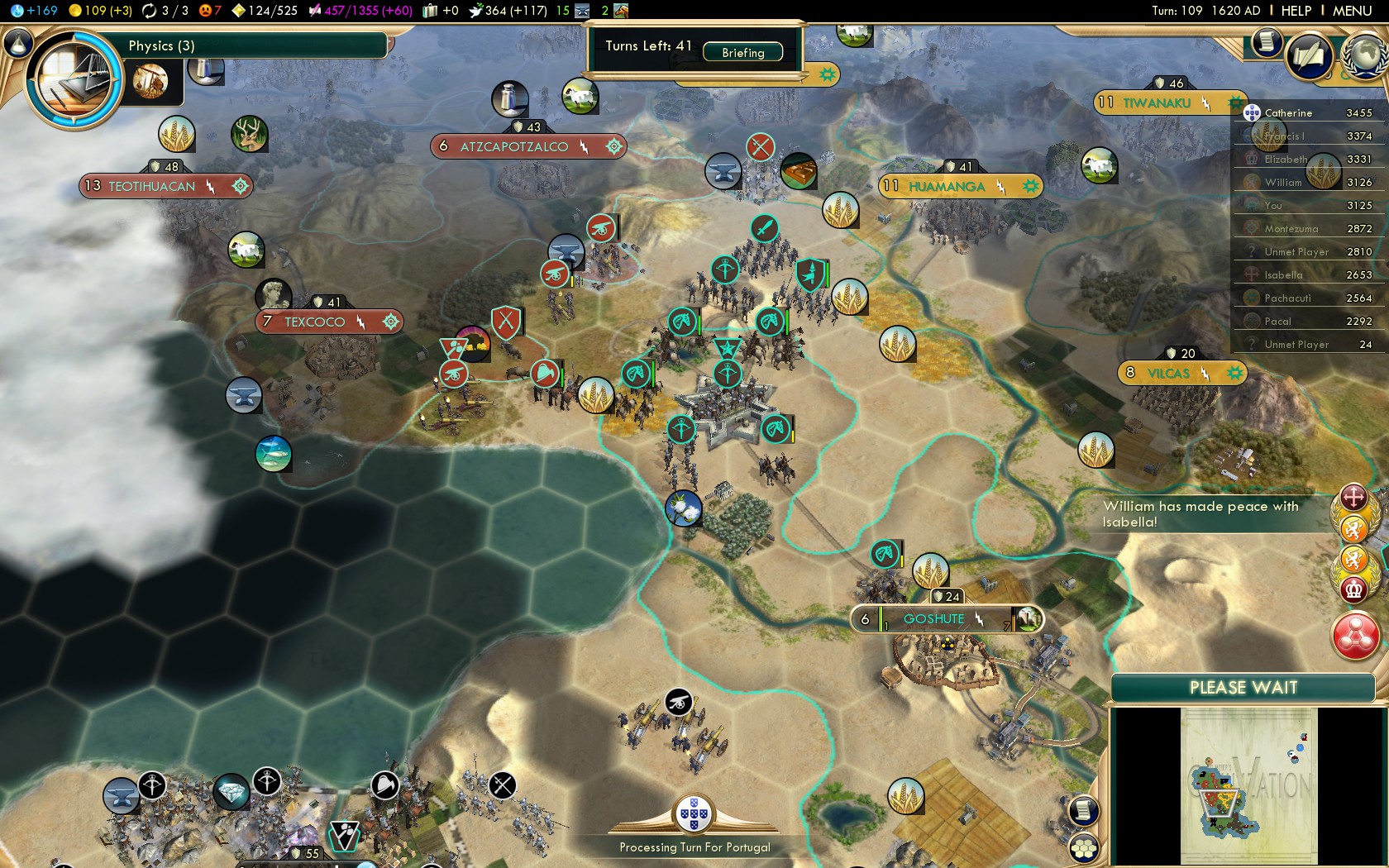Click on the minimap
Image resolution: width=1389 pixels, height=868 pixels.
(1248, 785)
